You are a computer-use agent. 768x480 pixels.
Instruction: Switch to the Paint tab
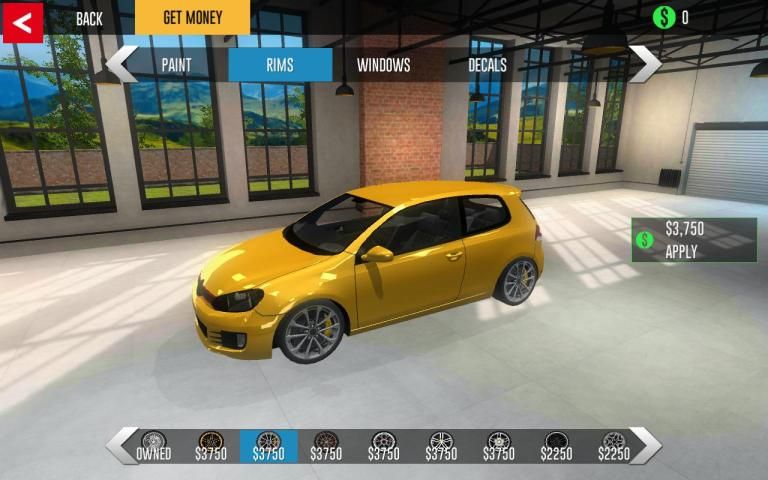(176, 65)
